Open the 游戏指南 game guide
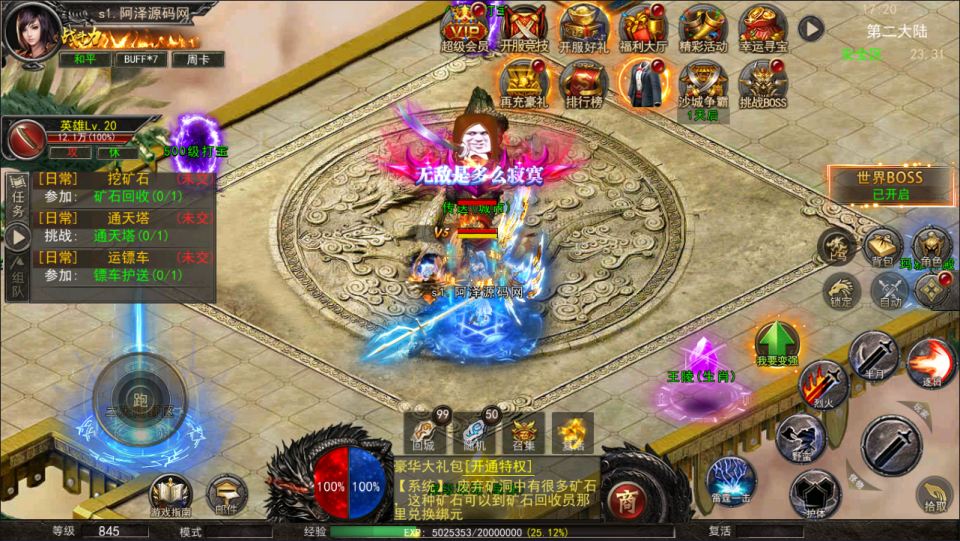 tap(171, 494)
